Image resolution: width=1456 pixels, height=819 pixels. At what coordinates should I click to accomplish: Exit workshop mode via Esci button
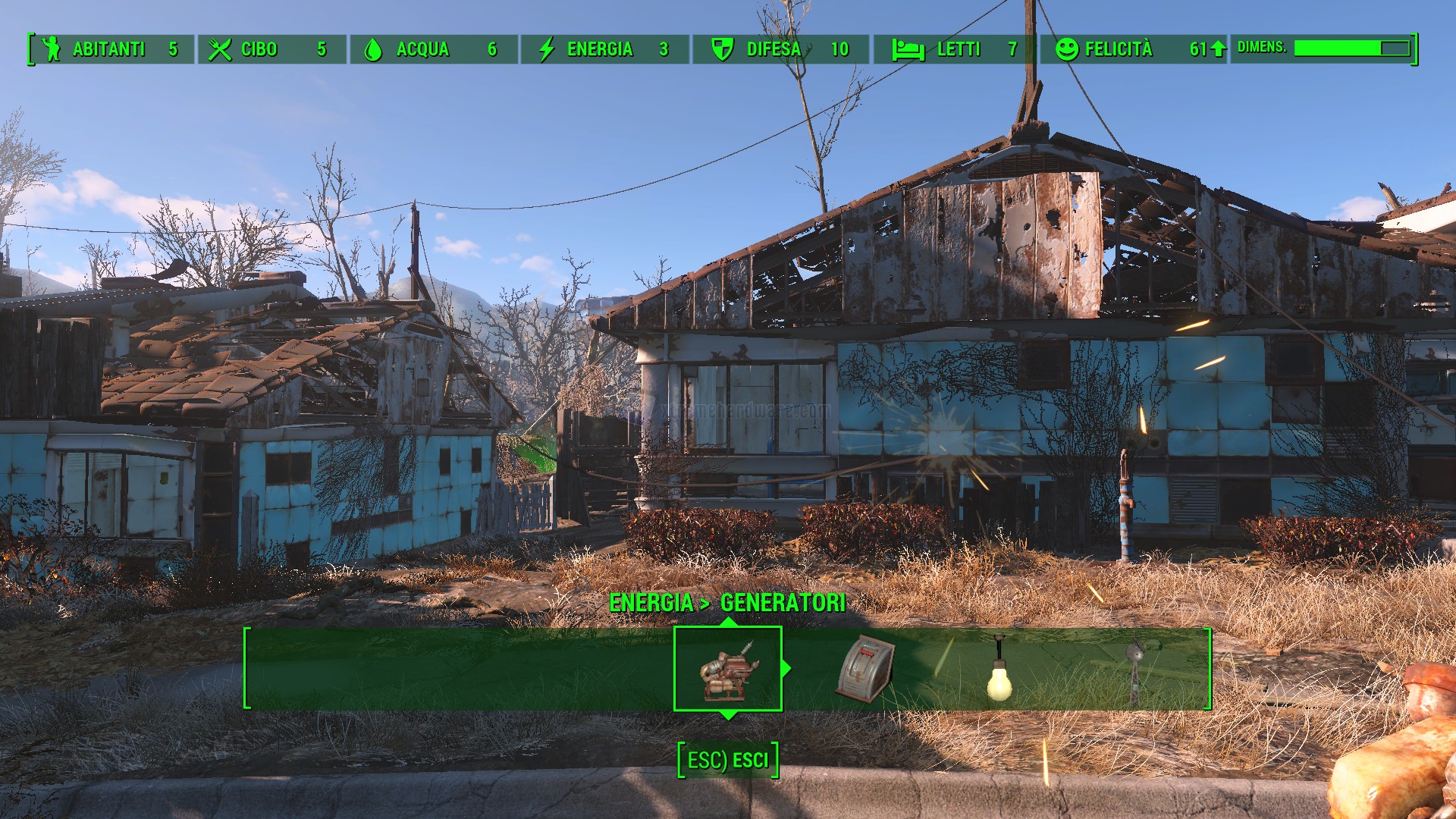click(x=728, y=760)
